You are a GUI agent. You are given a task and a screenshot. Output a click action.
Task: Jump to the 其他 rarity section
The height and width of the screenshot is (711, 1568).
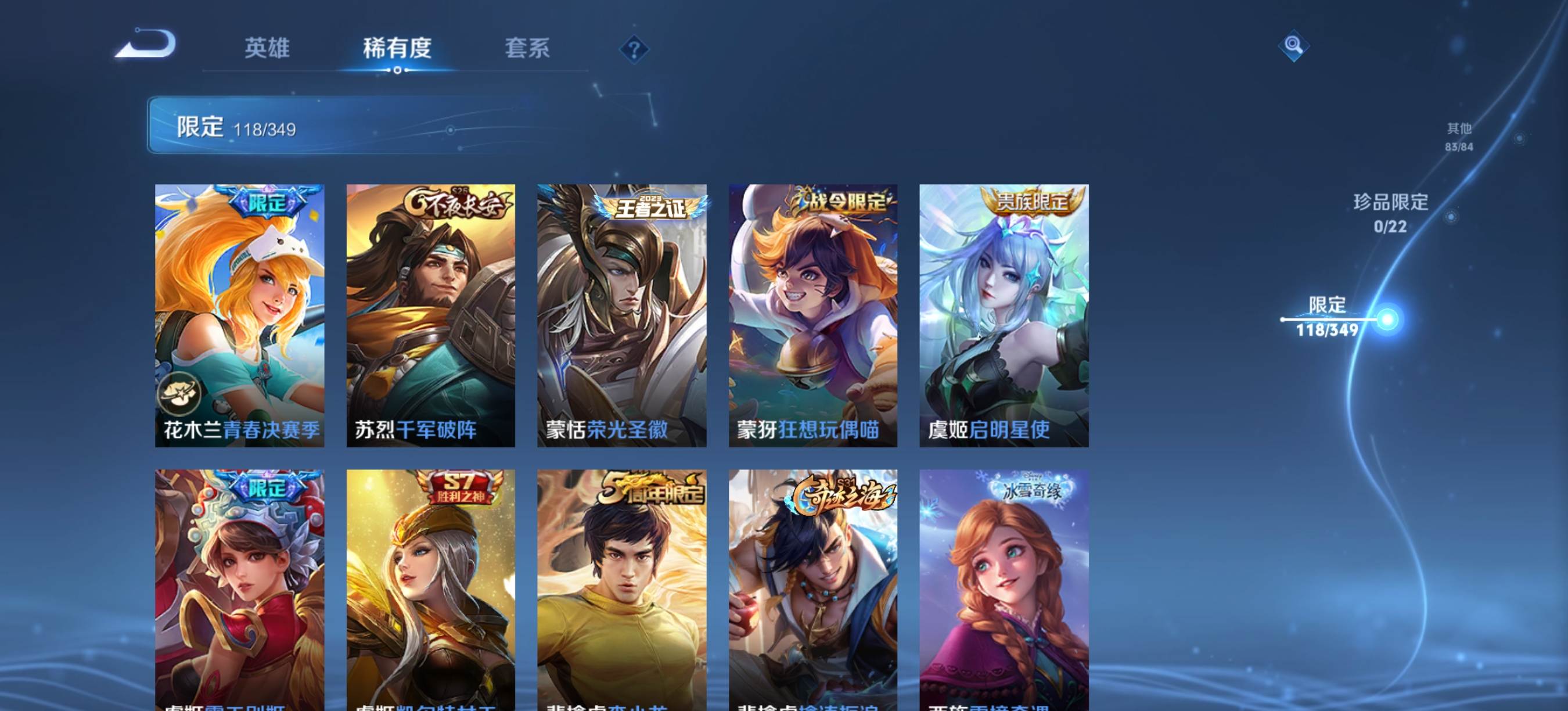coord(1458,137)
